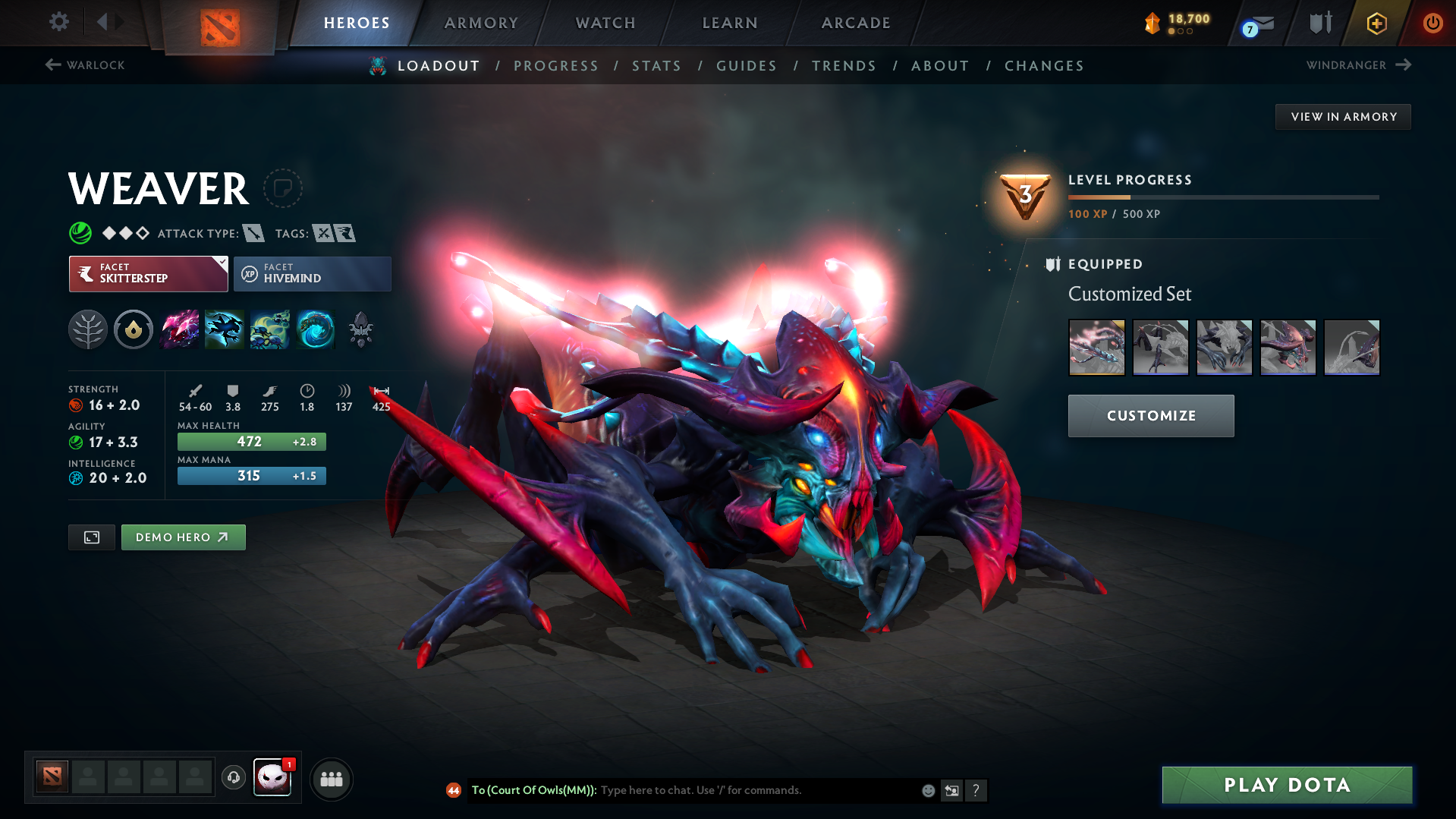
Task: Select Weaver's innate ability icon
Action: 134,329
